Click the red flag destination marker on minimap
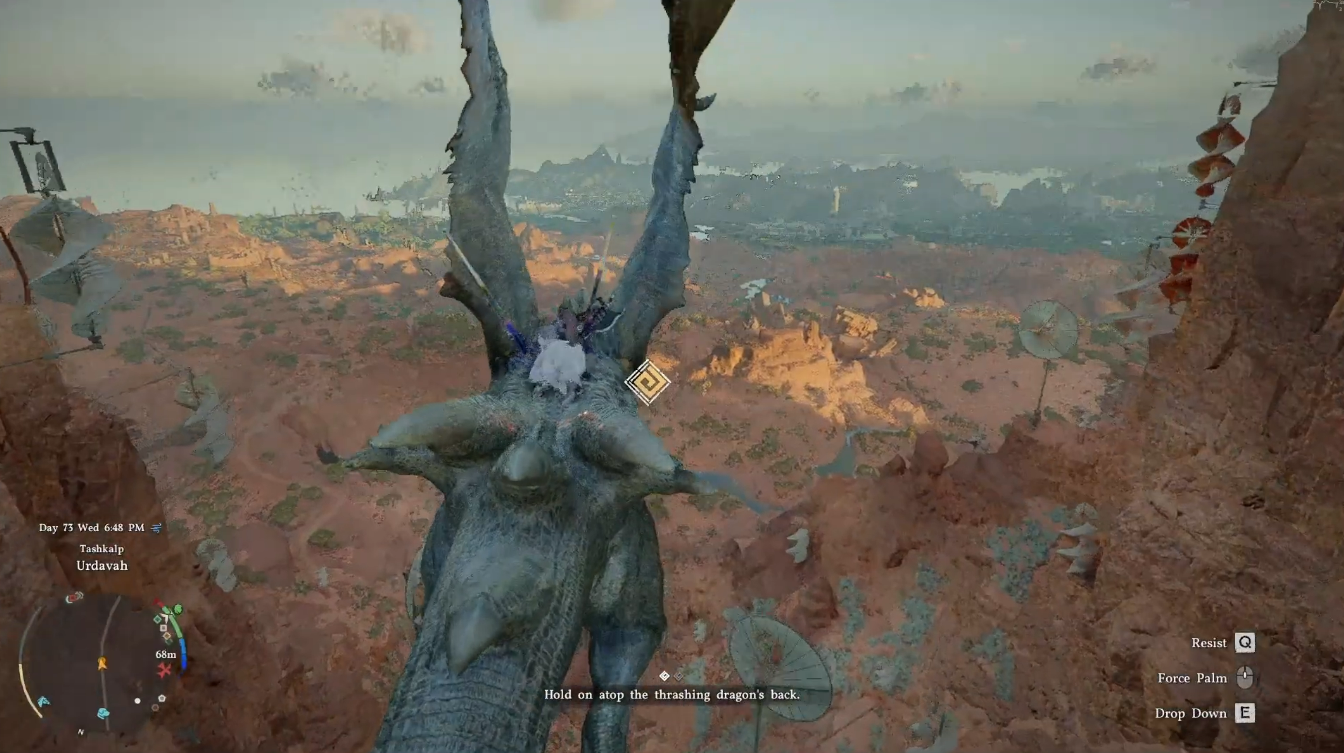This screenshot has height=753, width=1344. point(157,601)
